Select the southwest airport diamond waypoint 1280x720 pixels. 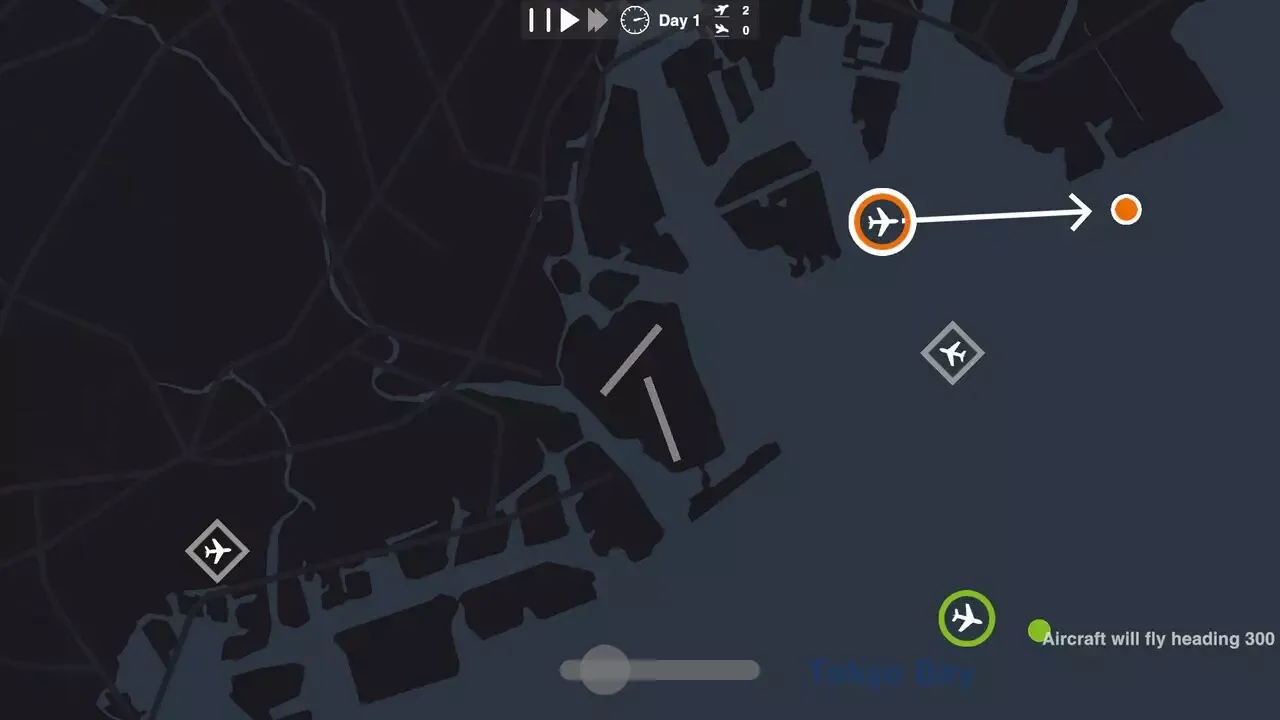218,550
